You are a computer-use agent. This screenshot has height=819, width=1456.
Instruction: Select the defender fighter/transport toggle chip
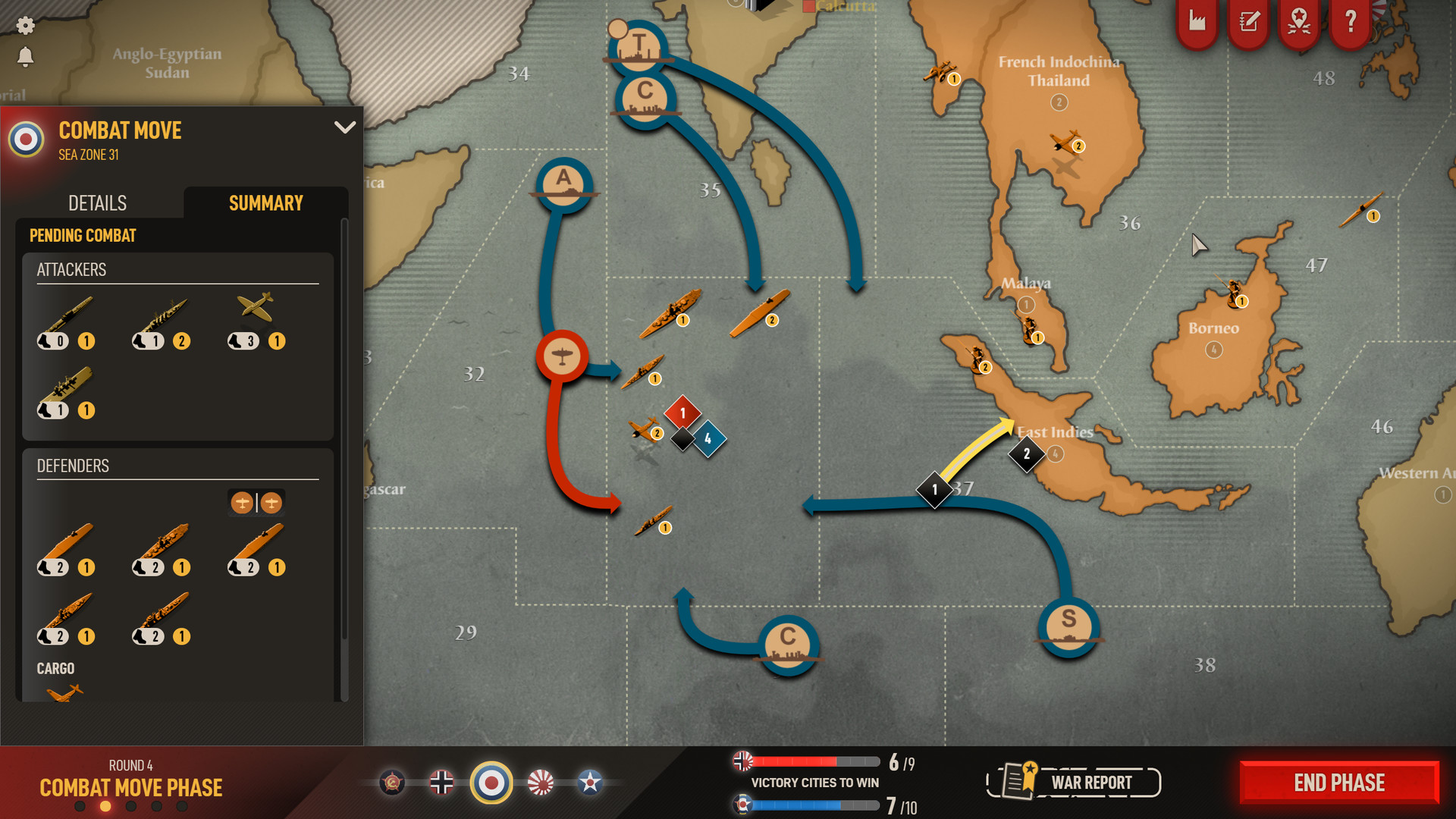click(256, 502)
